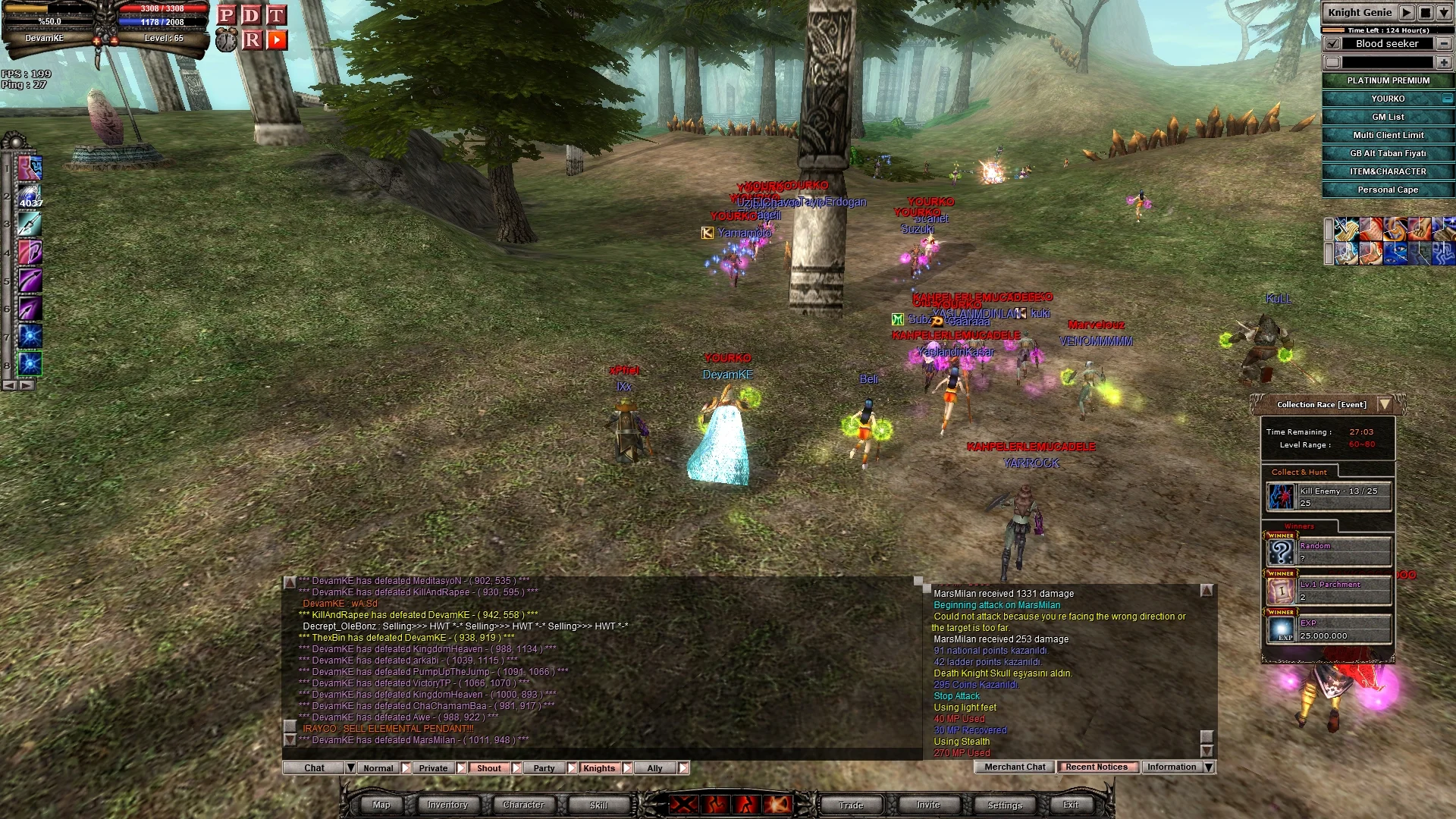Open the Skill window
The width and height of the screenshot is (1456, 819).
(x=598, y=805)
